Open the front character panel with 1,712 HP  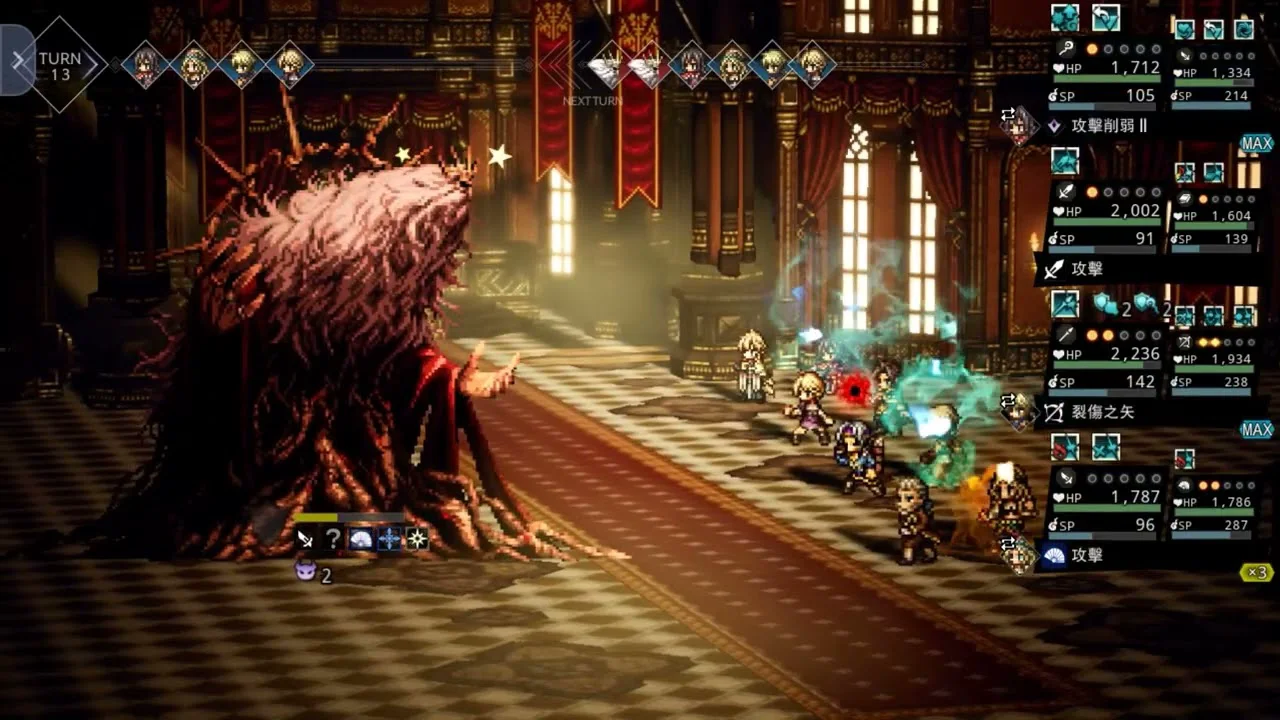pyautogui.click(x=1106, y=70)
